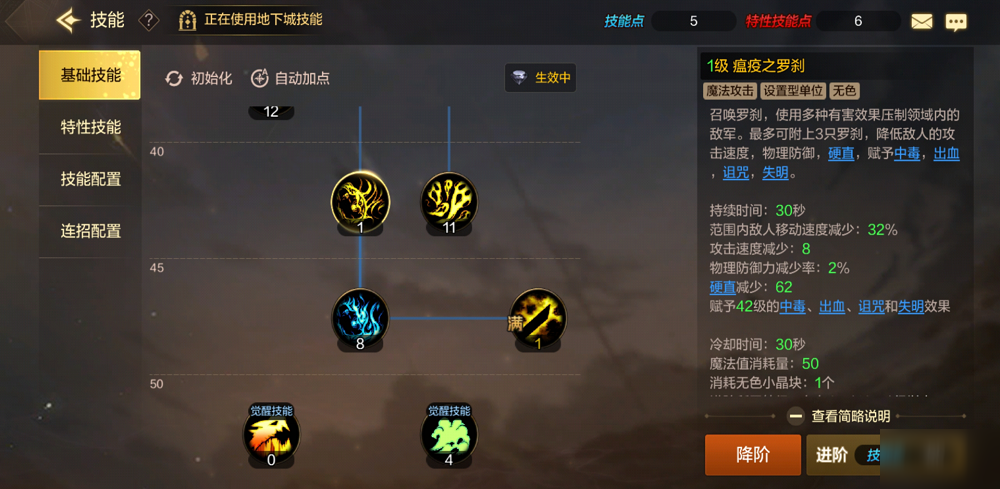Click the orange 降阶 button
The image size is (1000, 489).
click(752, 455)
